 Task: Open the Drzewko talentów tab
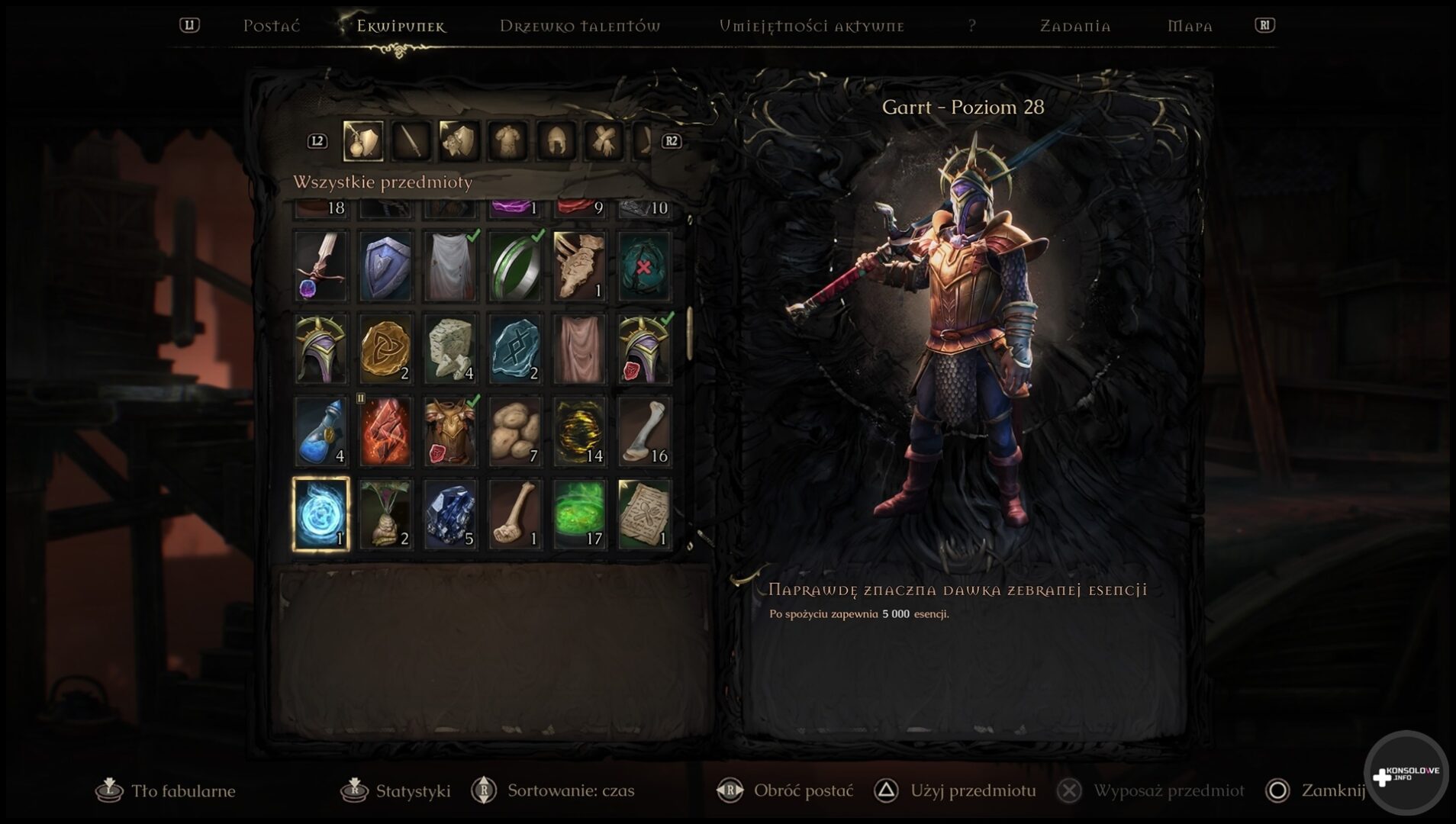pyautogui.click(x=580, y=26)
